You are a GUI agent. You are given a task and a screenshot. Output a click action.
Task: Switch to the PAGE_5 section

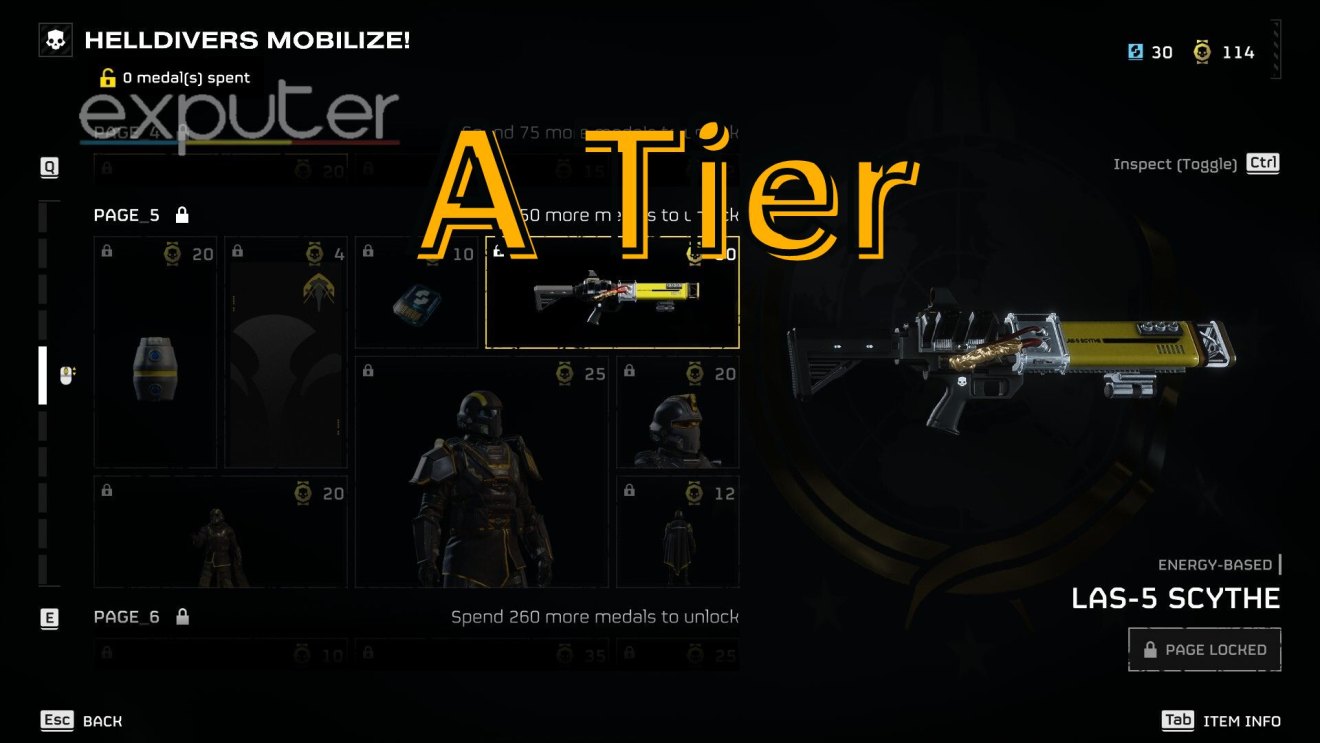(x=126, y=214)
